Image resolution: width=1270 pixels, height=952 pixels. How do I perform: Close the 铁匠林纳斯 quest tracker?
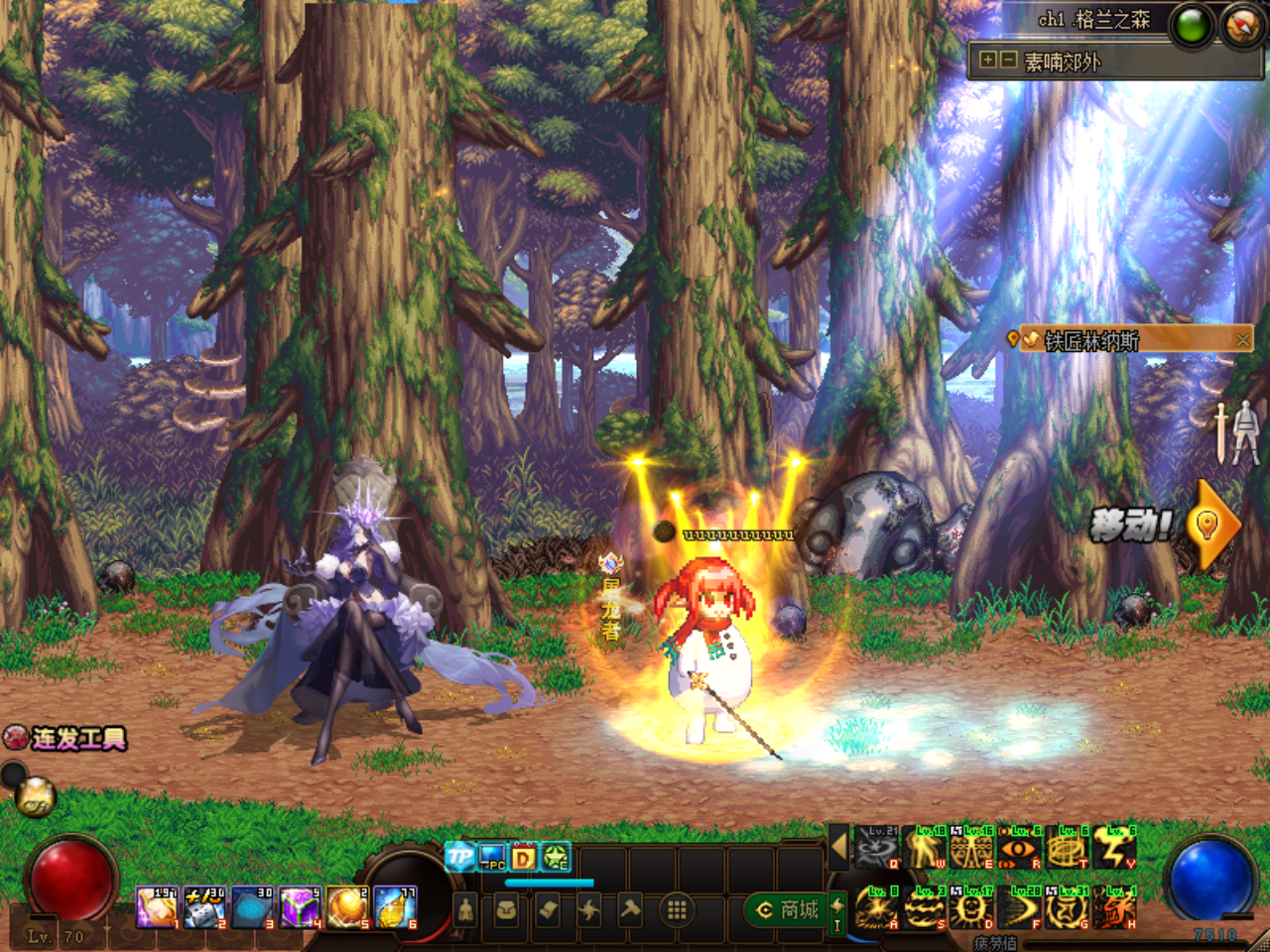(1242, 340)
